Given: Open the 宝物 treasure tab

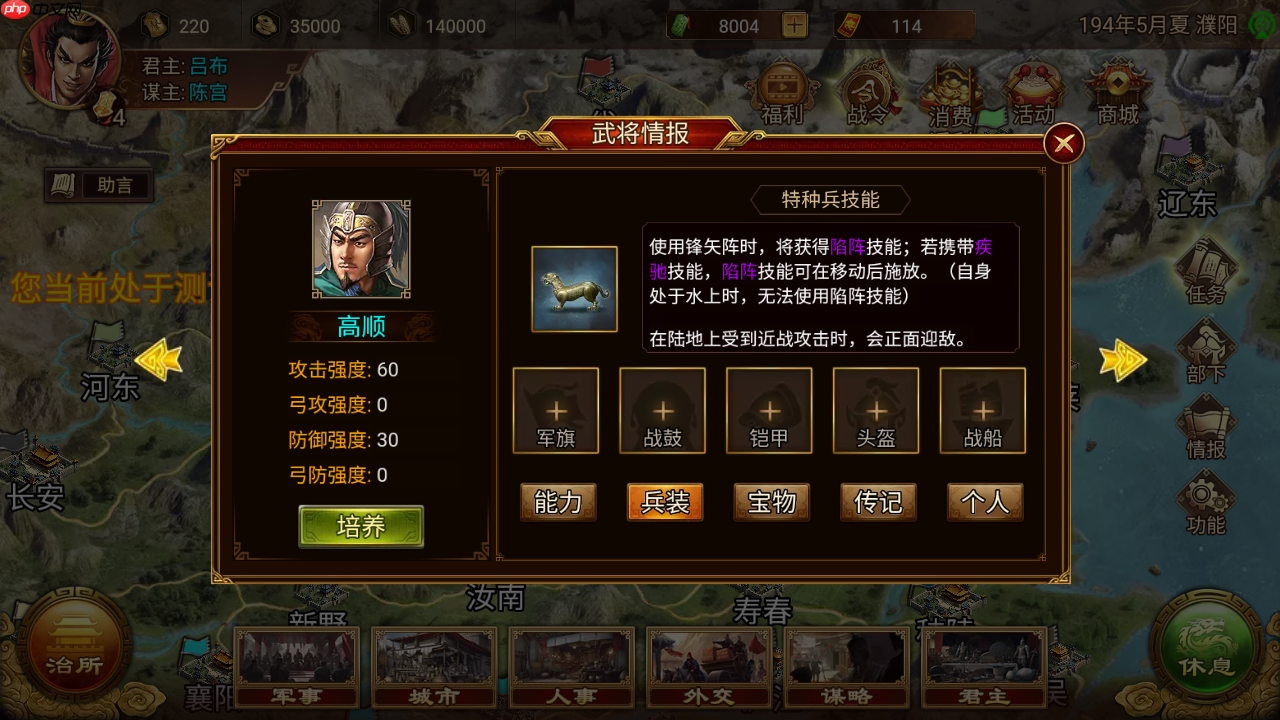Looking at the screenshot, I should (x=770, y=502).
